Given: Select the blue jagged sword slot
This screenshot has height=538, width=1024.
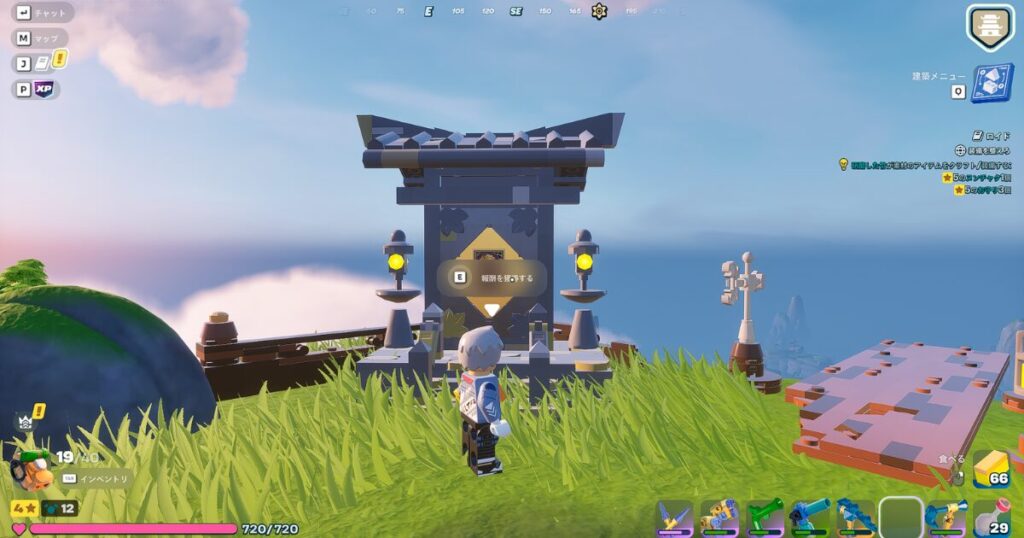Looking at the screenshot, I should (x=855, y=518).
